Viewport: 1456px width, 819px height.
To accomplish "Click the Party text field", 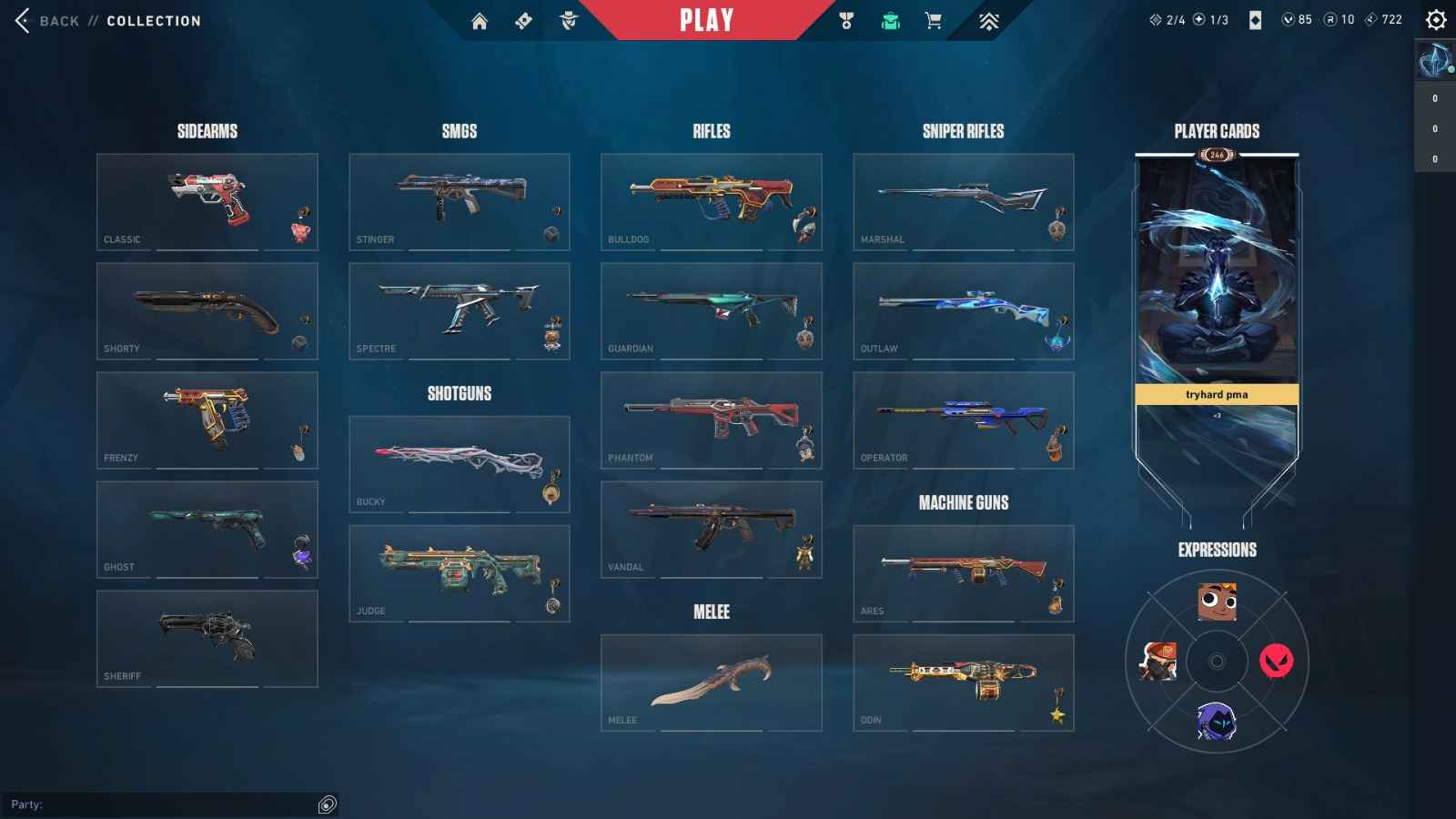I will tap(164, 804).
